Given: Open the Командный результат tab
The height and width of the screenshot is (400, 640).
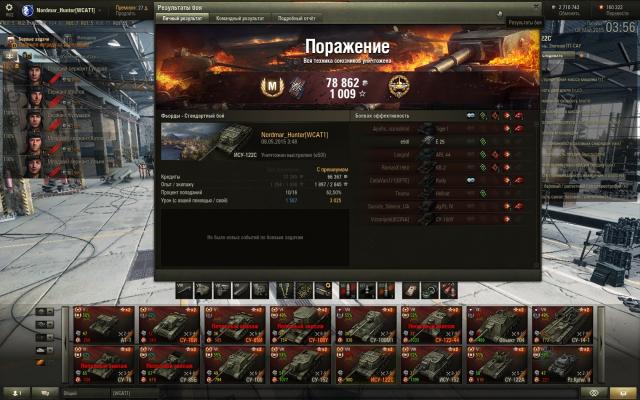Looking at the screenshot, I should click(x=240, y=18).
